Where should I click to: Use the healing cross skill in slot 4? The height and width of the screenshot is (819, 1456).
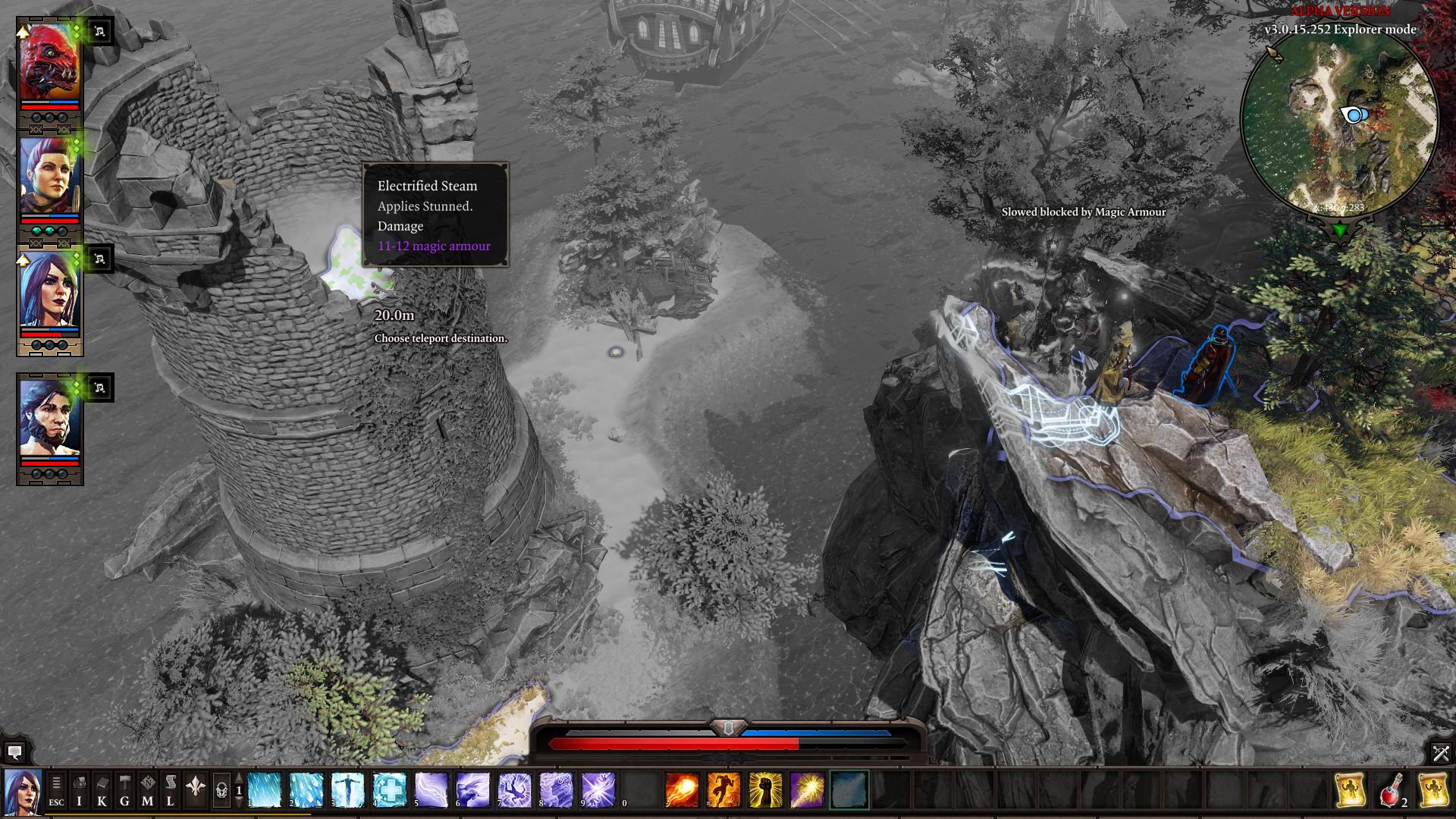click(x=390, y=790)
